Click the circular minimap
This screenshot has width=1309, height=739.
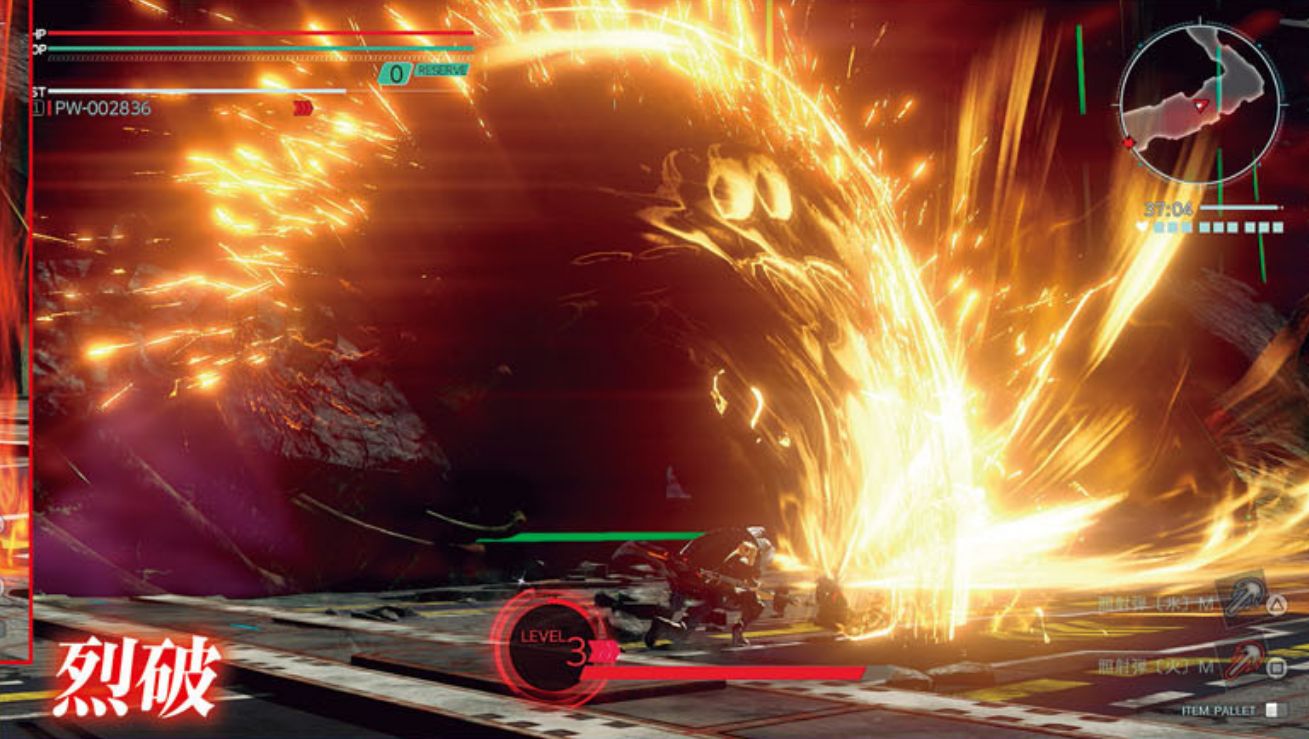(x=1199, y=104)
